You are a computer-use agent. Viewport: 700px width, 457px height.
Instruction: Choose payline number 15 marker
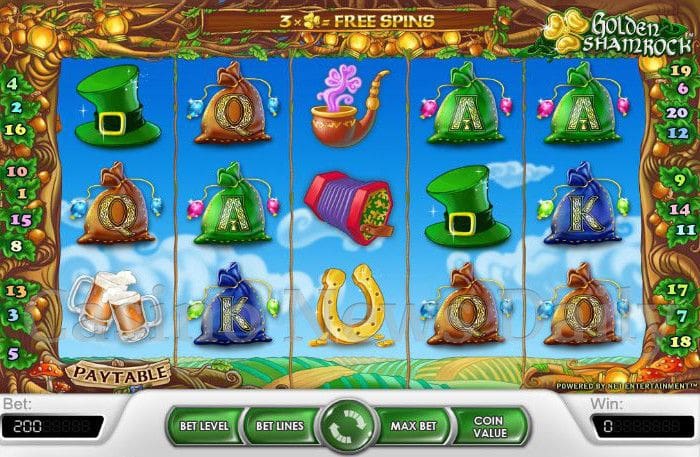click(x=17, y=218)
